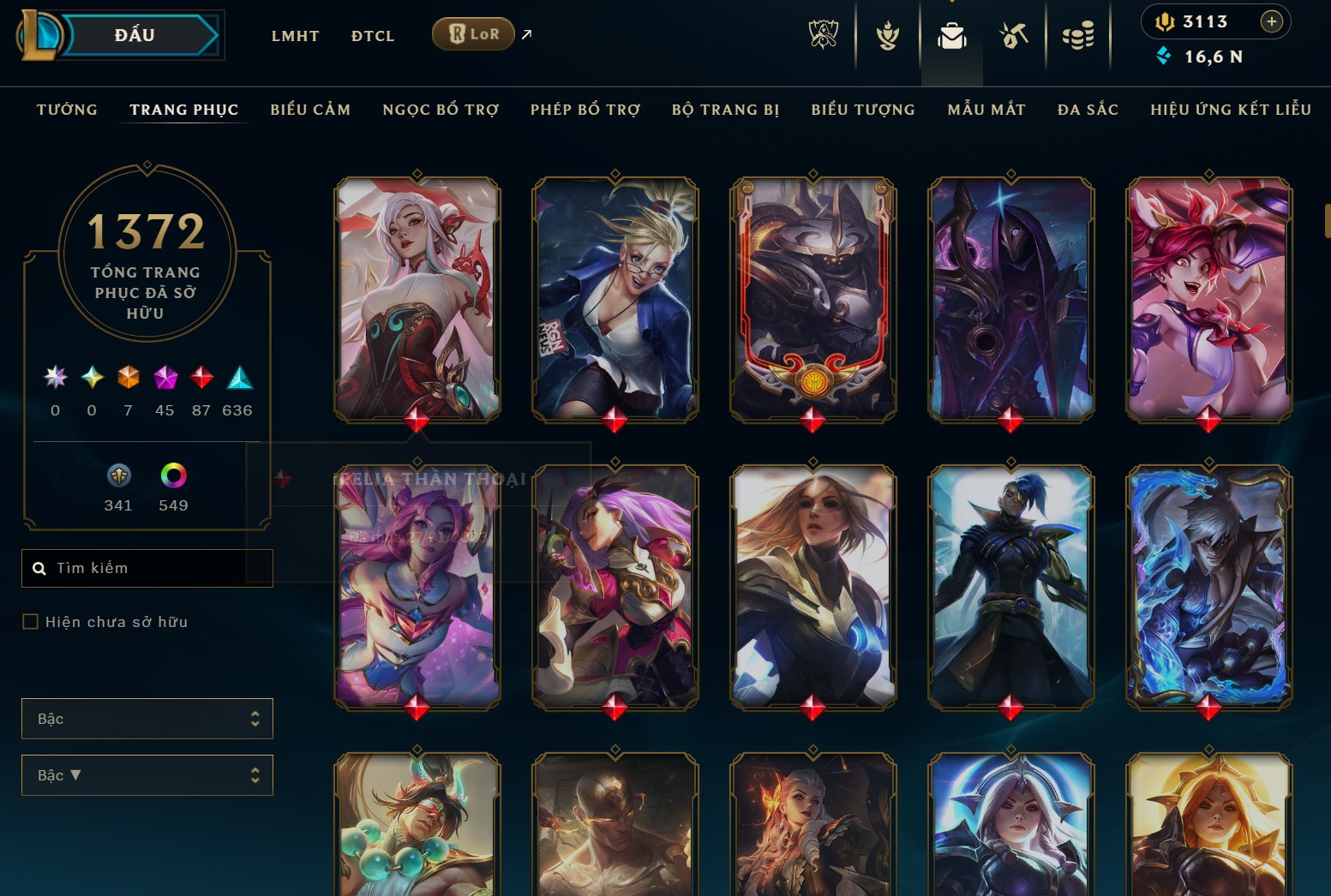Open the first 'Bậc' sorting dropdown
The image size is (1331, 896).
pos(147,719)
